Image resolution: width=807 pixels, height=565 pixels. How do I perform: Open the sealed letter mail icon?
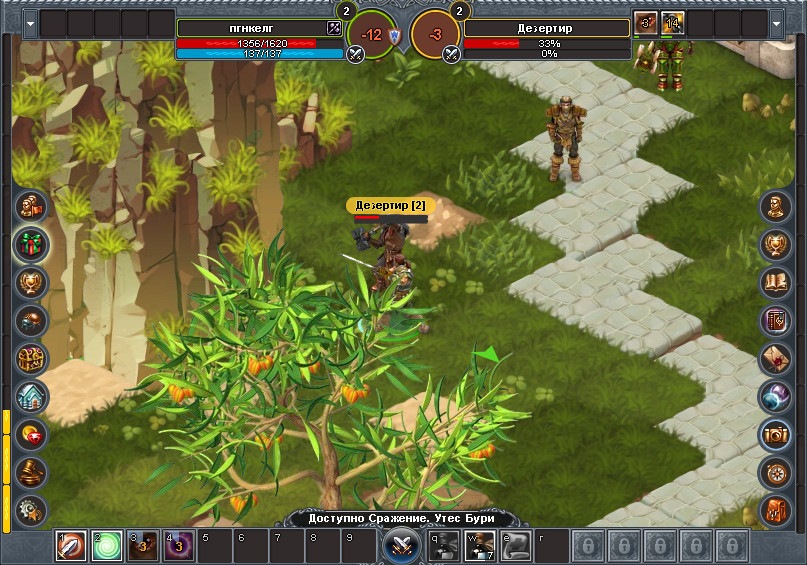point(776,358)
